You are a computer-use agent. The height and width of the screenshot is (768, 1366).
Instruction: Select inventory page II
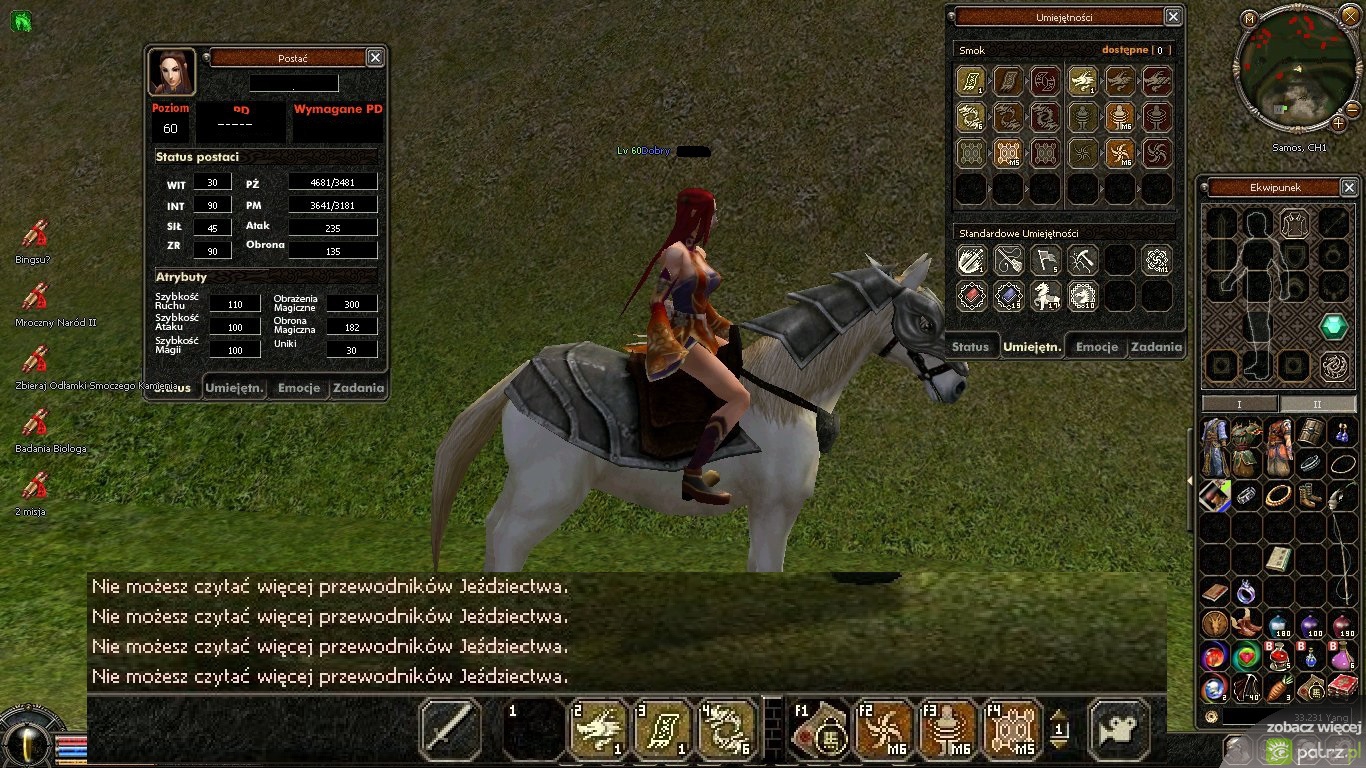[1317, 404]
